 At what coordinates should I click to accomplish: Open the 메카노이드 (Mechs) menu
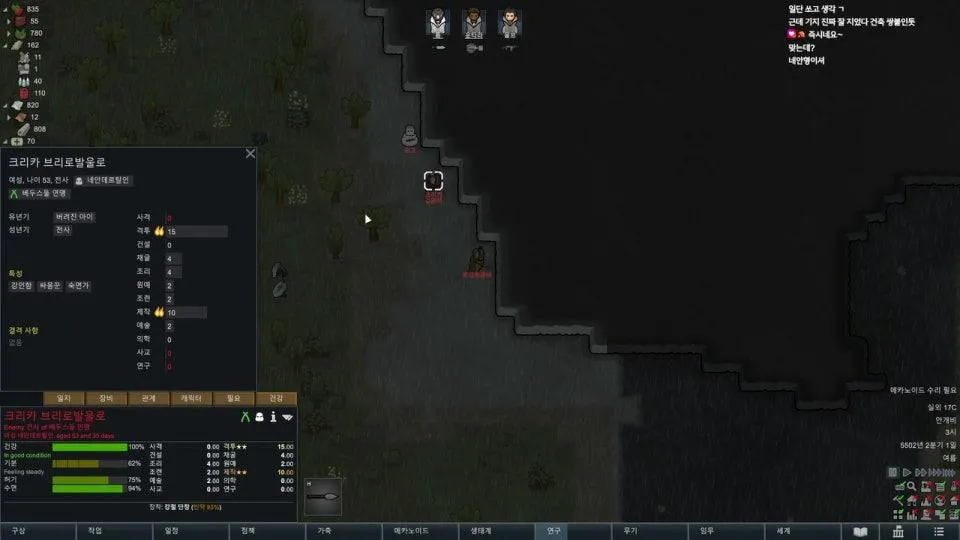pos(411,531)
